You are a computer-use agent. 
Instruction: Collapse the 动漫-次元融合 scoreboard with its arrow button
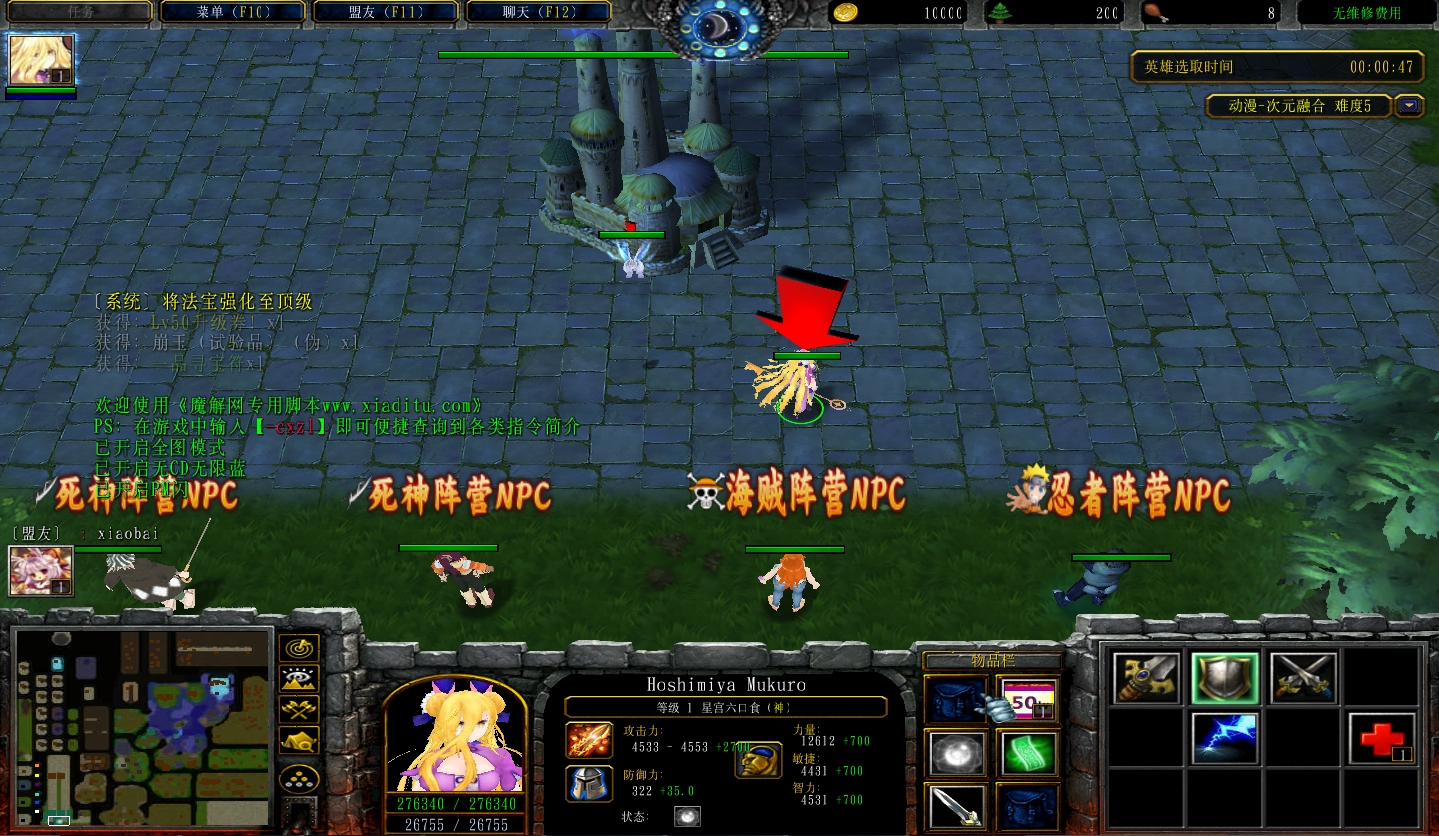coord(1410,105)
